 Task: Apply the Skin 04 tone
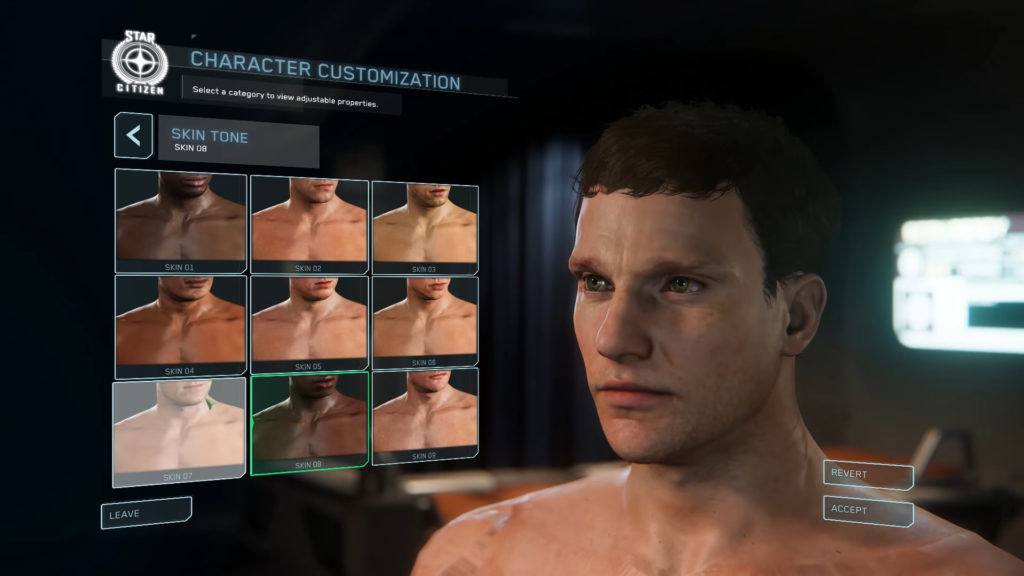[181, 323]
